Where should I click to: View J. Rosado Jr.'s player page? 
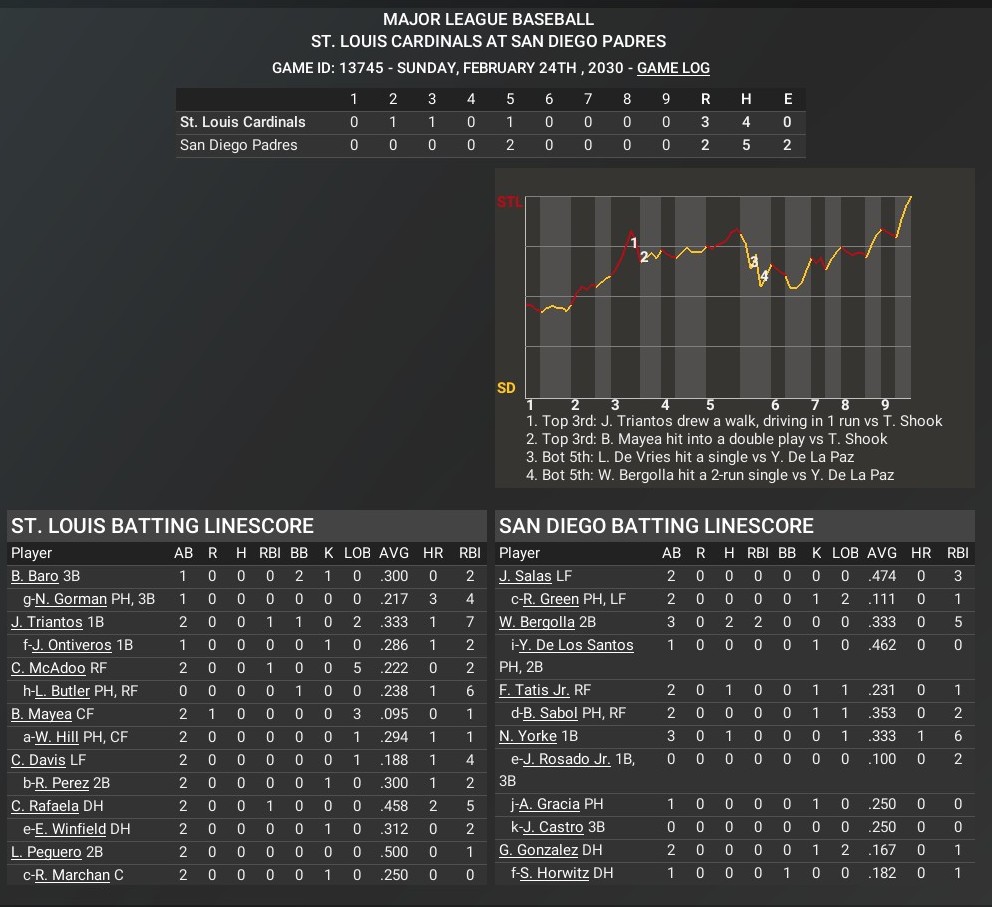(x=565, y=758)
